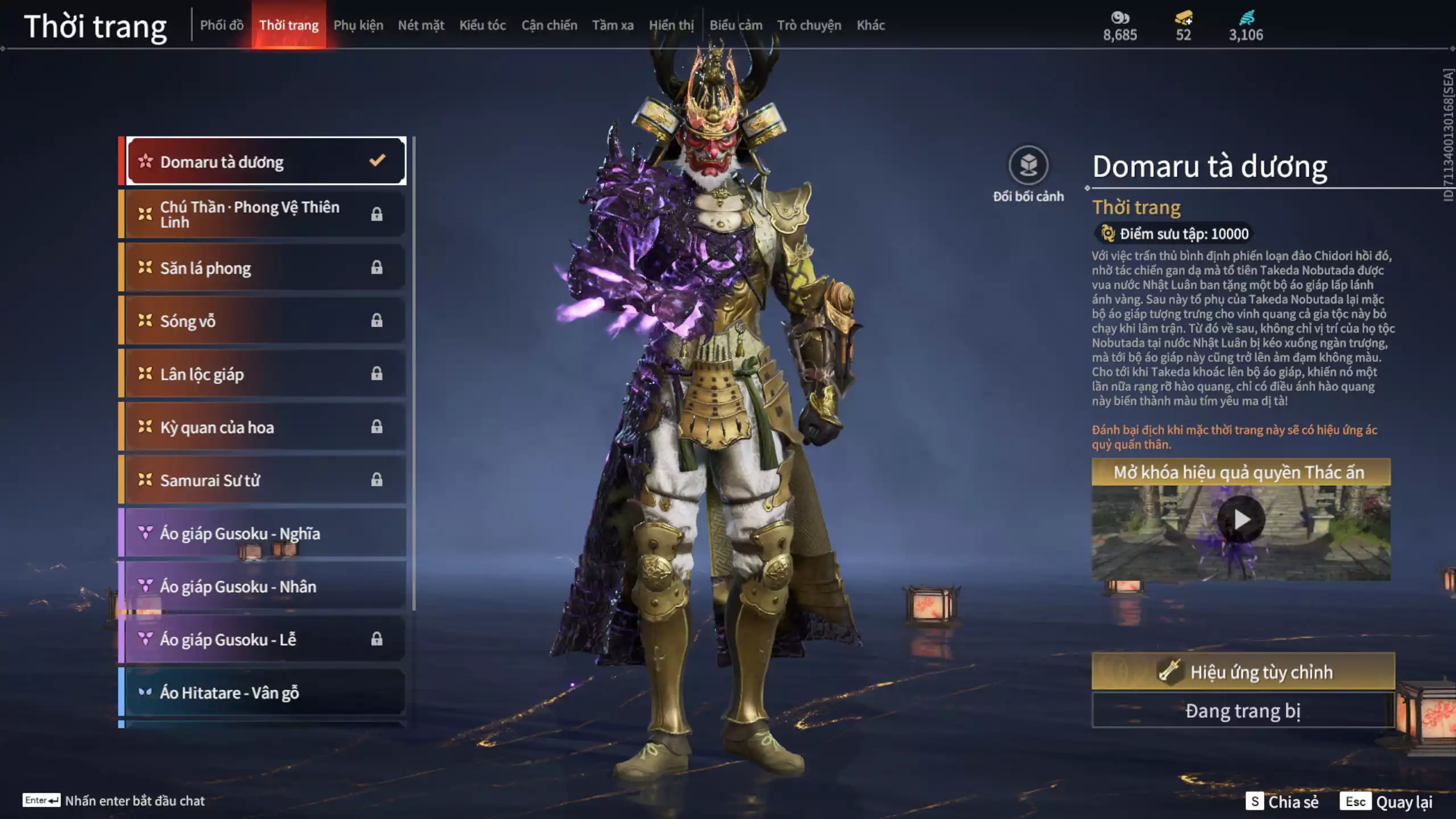Go back with Quay lại

pos(1388,801)
